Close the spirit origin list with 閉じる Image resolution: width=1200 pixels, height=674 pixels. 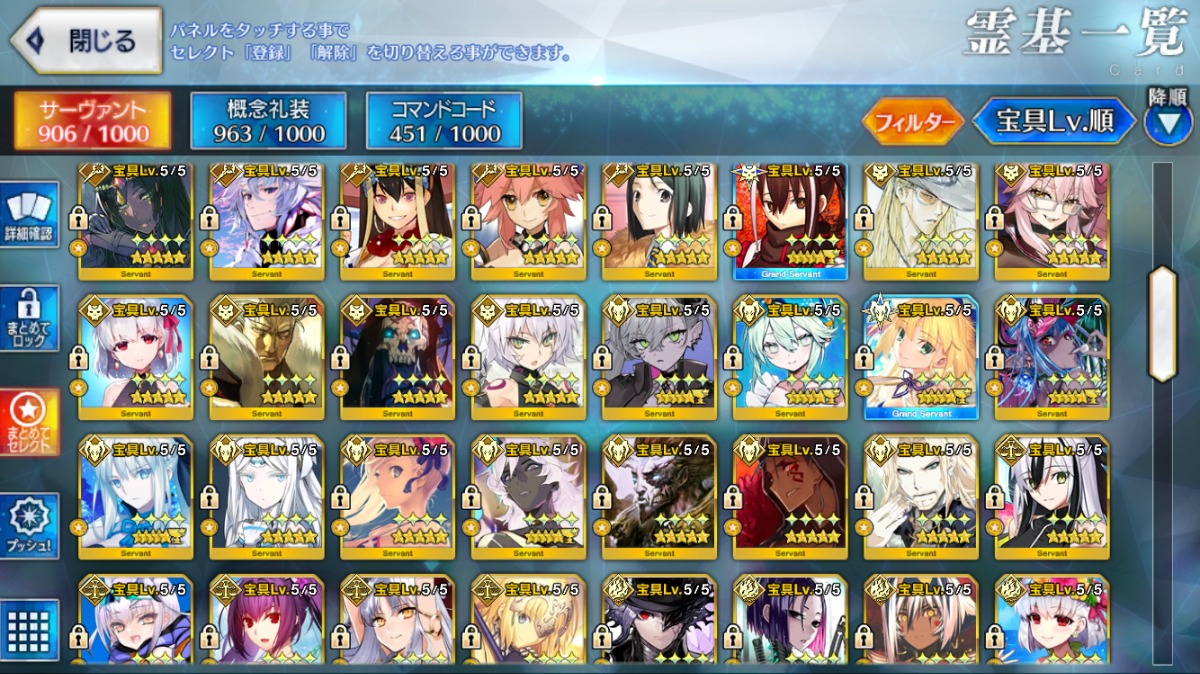coord(87,41)
